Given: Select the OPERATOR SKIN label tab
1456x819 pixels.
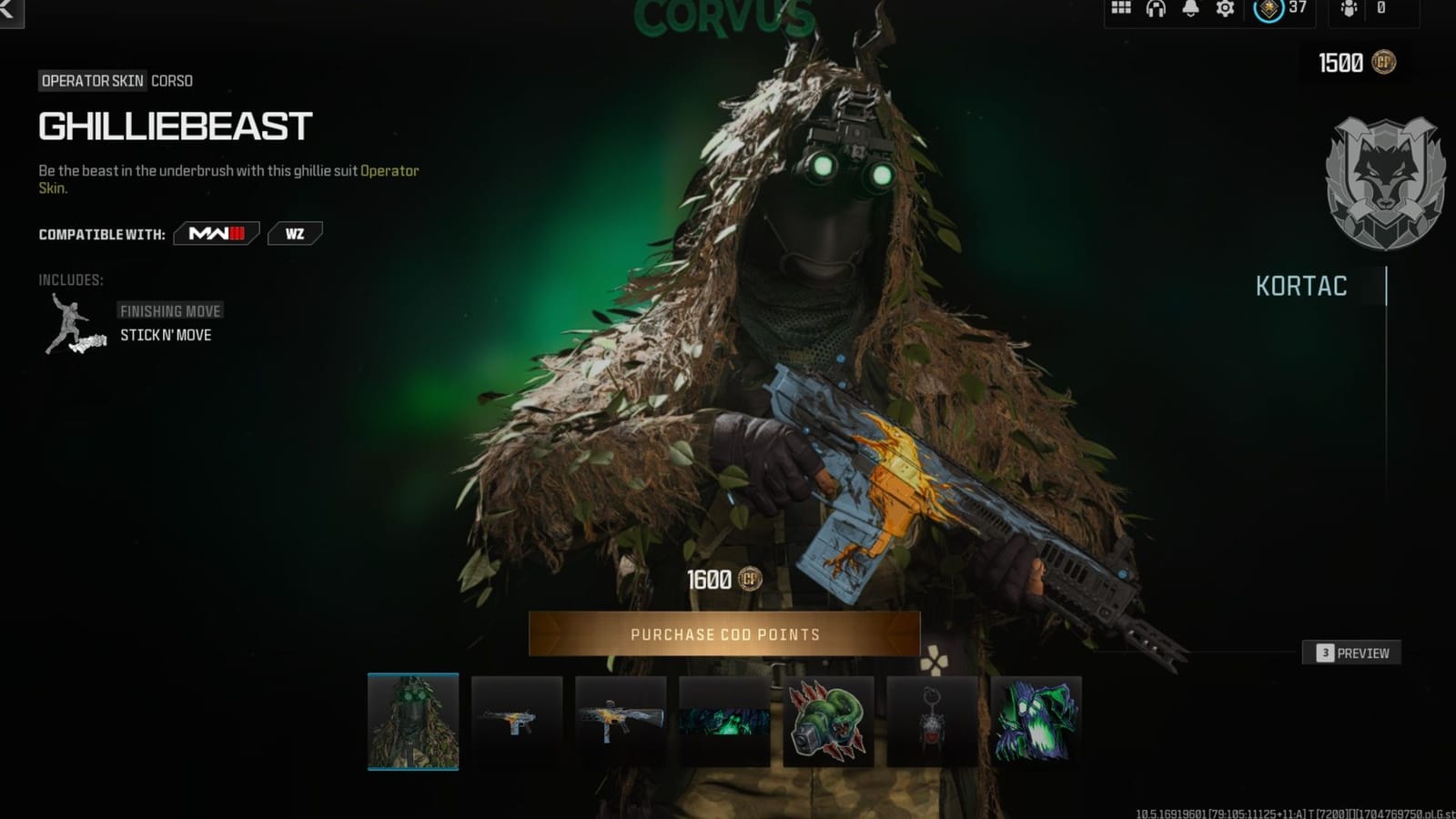Looking at the screenshot, I should [91, 80].
